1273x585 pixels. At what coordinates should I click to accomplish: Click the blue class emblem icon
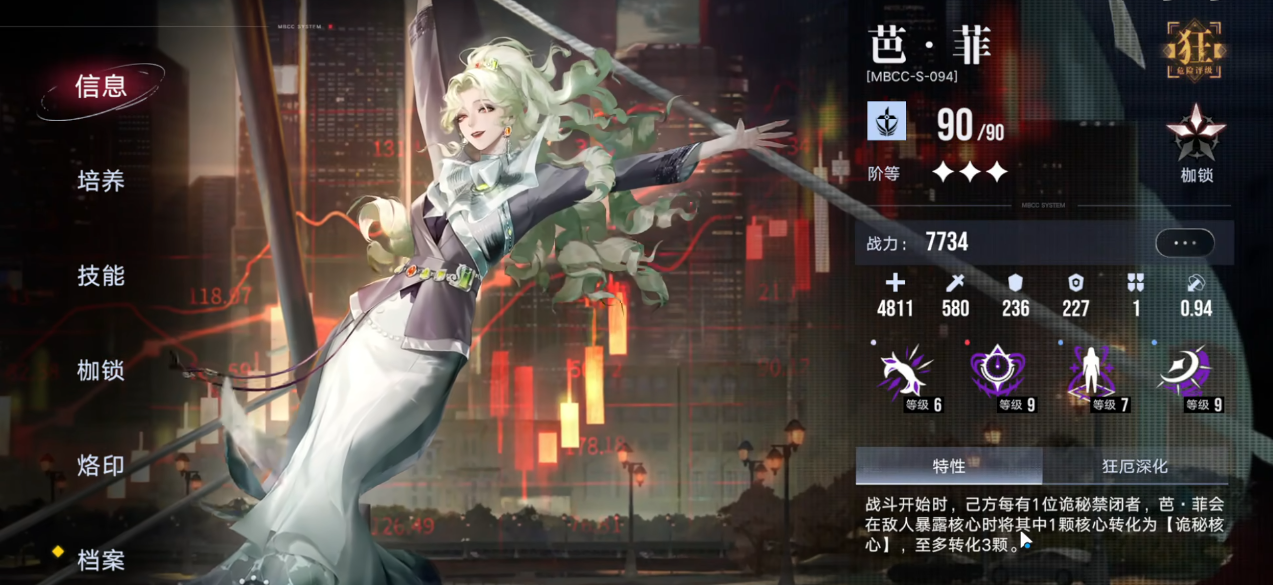tap(886, 121)
